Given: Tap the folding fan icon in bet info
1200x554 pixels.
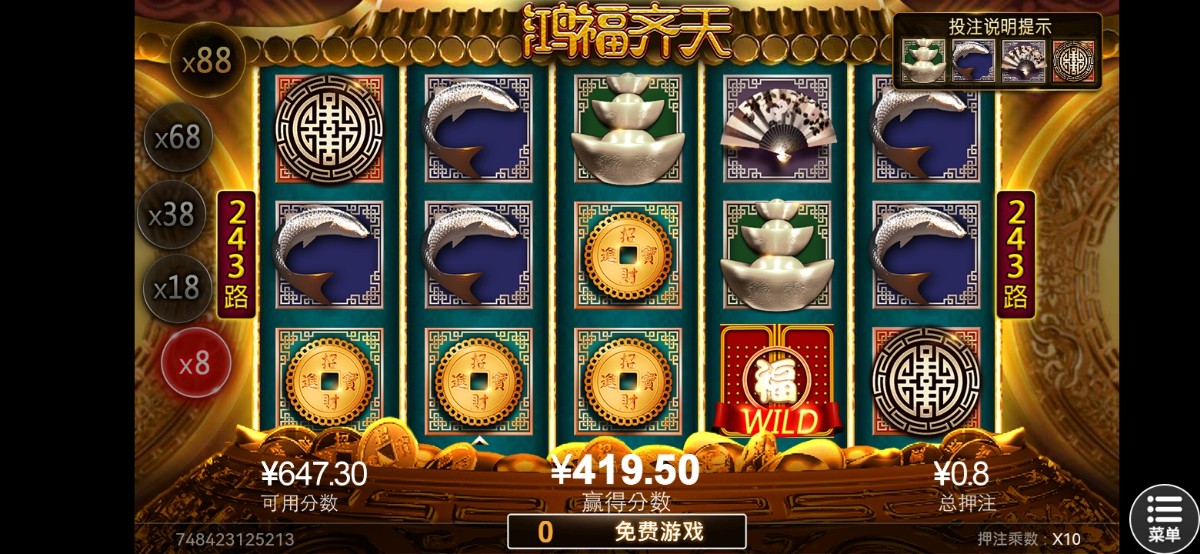Looking at the screenshot, I should click(x=1023, y=62).
